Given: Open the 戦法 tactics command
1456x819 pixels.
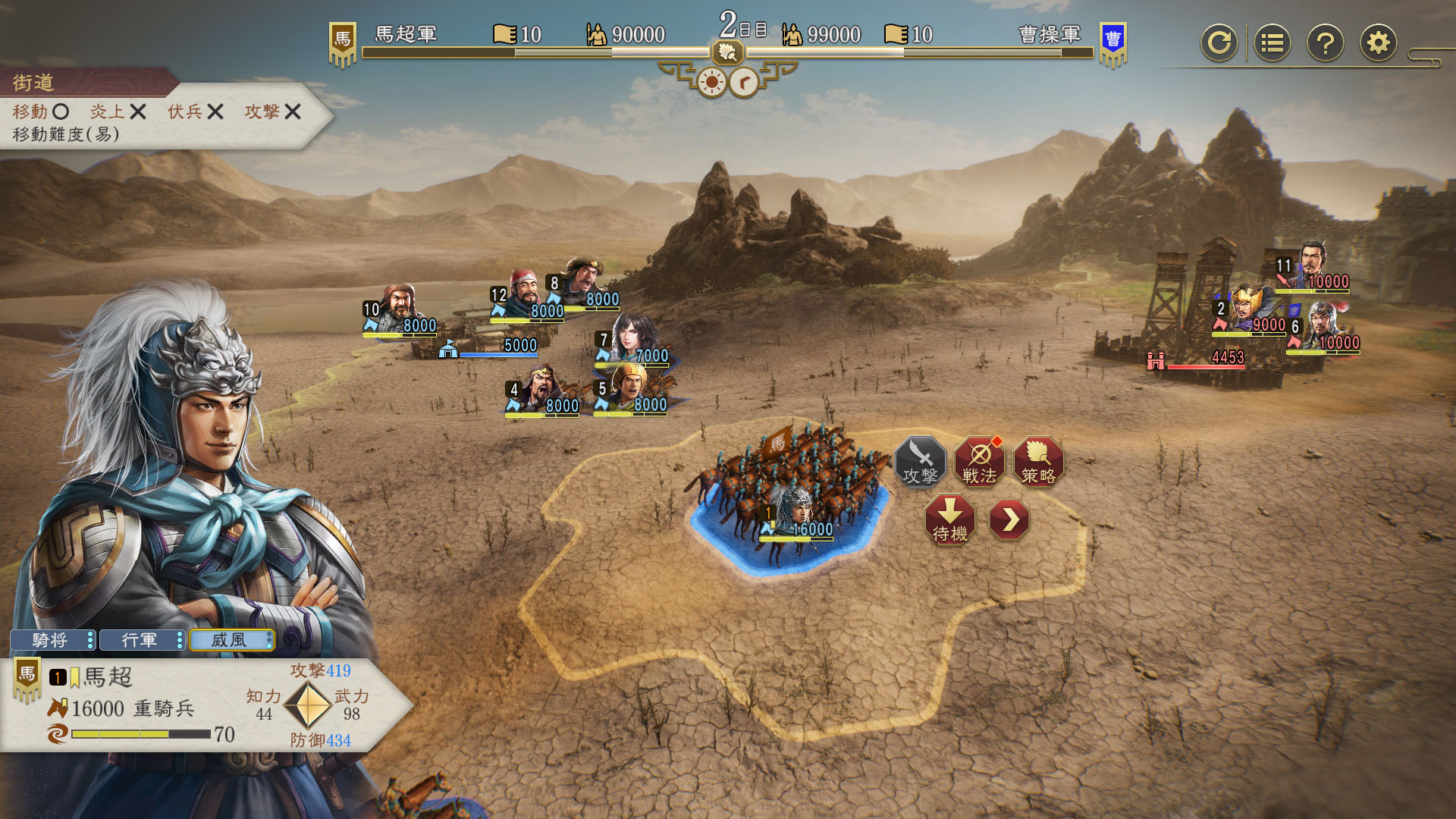Looking at the screenshot, I should tap(979, 462).
